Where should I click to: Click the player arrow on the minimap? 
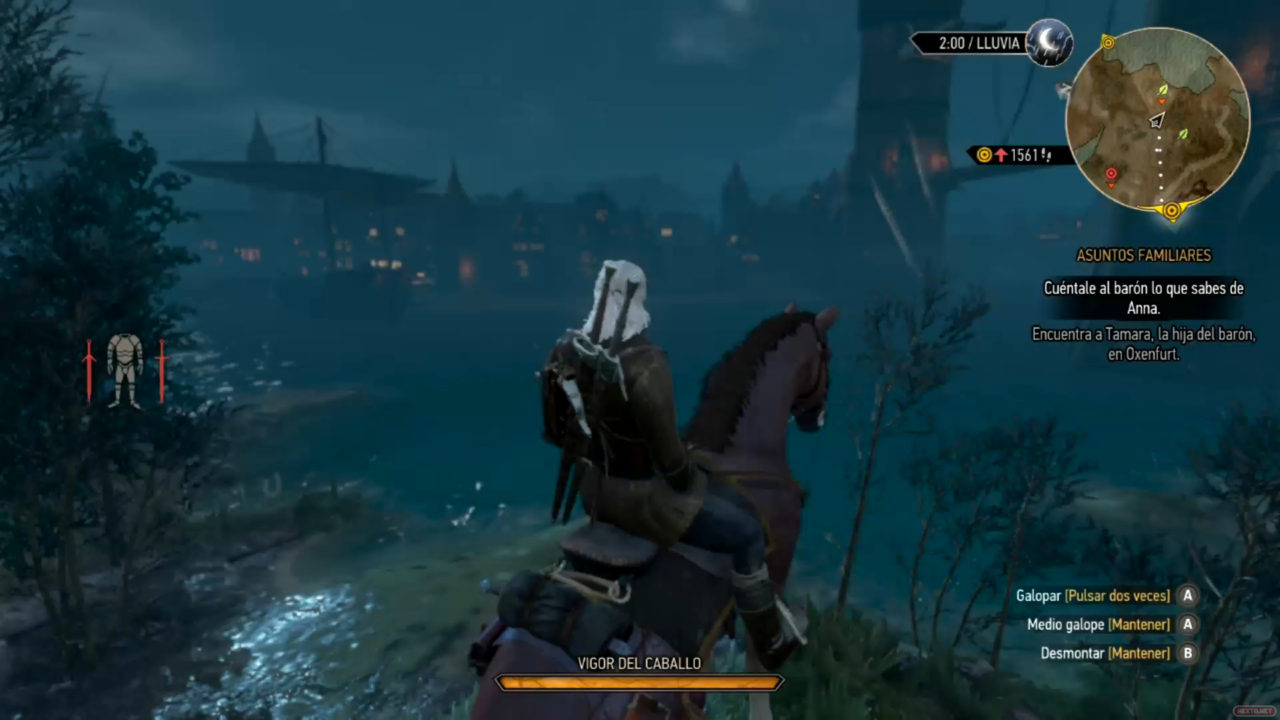(1157, 120)
